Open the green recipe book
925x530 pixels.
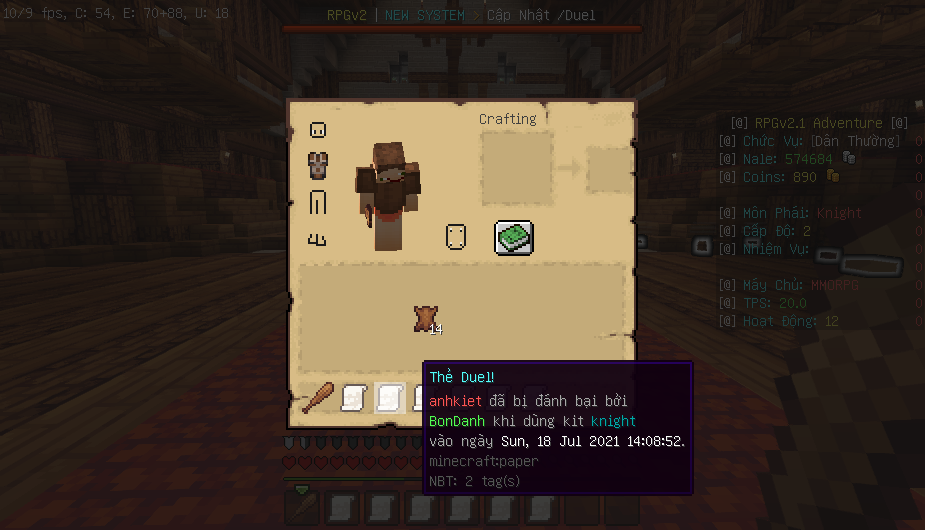pos(514,238)
